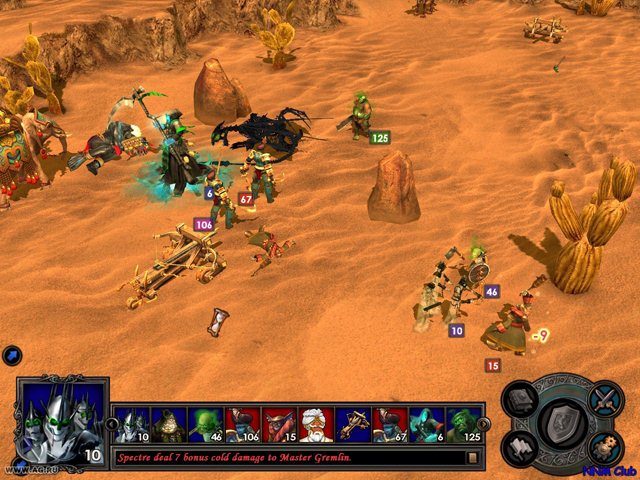640x480 pixels.
Task: Select the ballista portrait in the turn bar
Action: 354,425
